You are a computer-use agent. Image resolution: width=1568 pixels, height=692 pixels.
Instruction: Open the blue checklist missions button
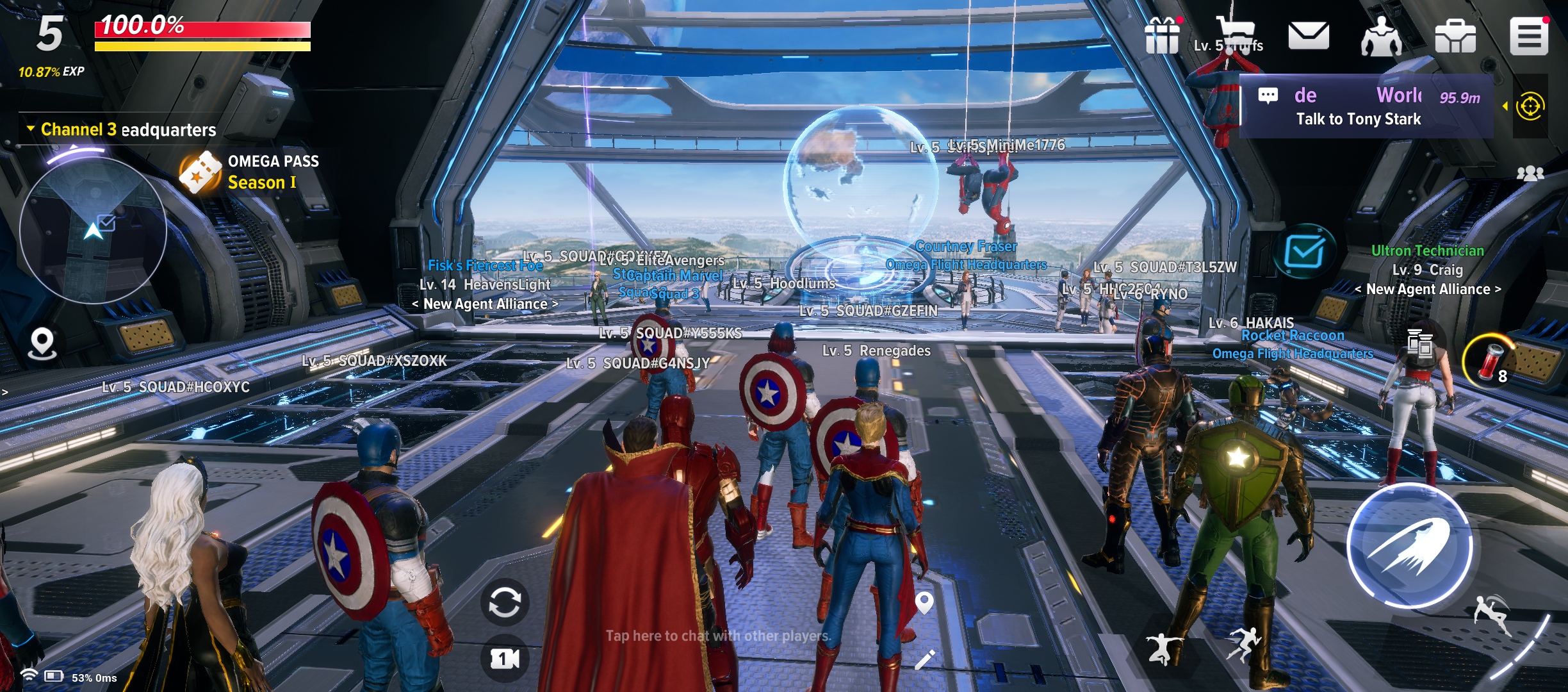[x=1304, y=251]
